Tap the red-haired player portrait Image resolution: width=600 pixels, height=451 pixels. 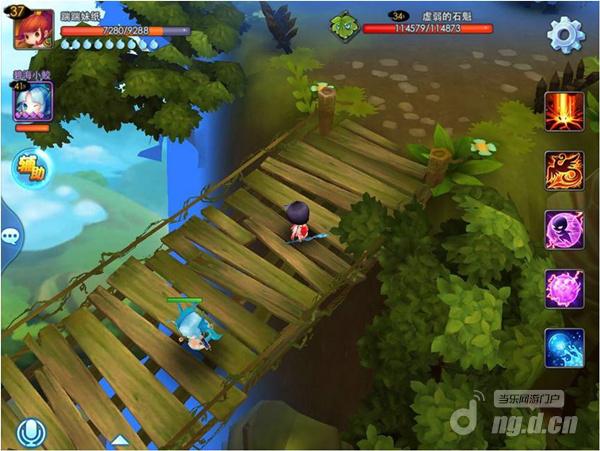tap(33, 29)
